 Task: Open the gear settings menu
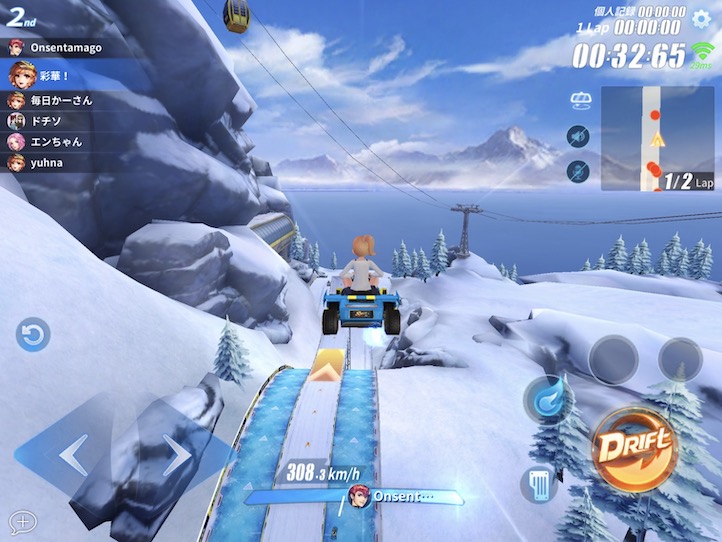703,17
